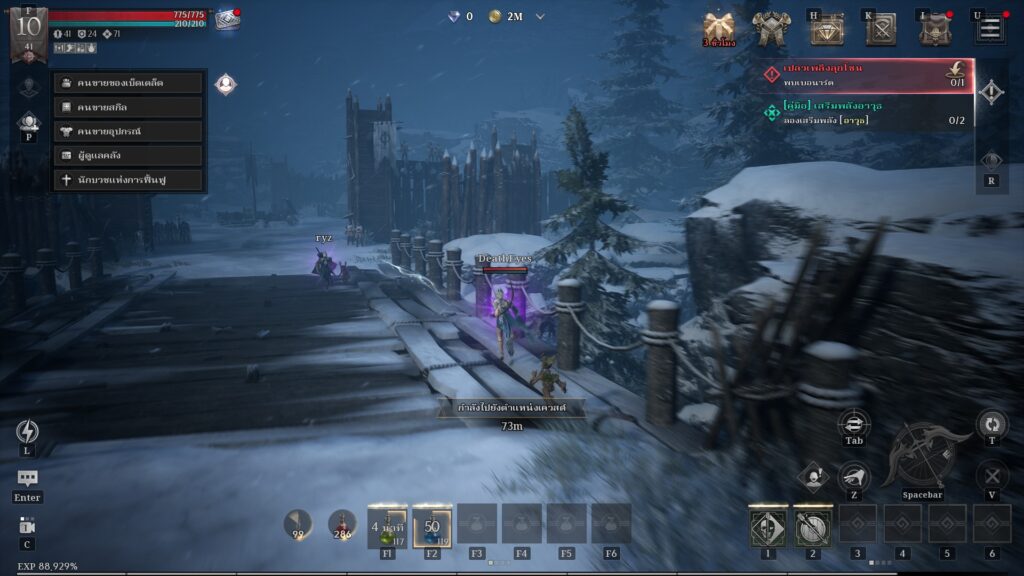Viewport: 1024px width, 576px height.
Task: Open the diamond shop icon
Action: 826,29
